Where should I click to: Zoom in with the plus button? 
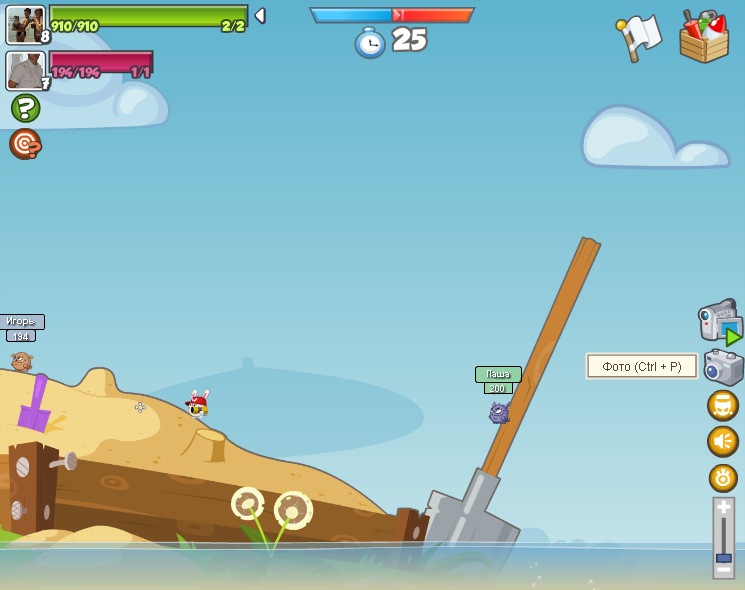click(723, 508)
